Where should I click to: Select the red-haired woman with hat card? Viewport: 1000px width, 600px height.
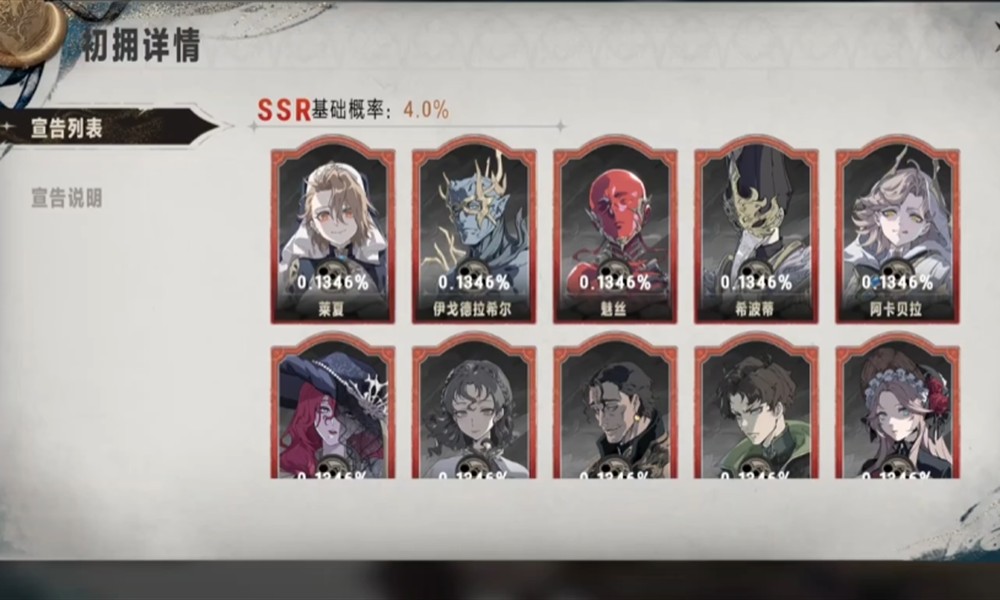[x=332, y=408]
